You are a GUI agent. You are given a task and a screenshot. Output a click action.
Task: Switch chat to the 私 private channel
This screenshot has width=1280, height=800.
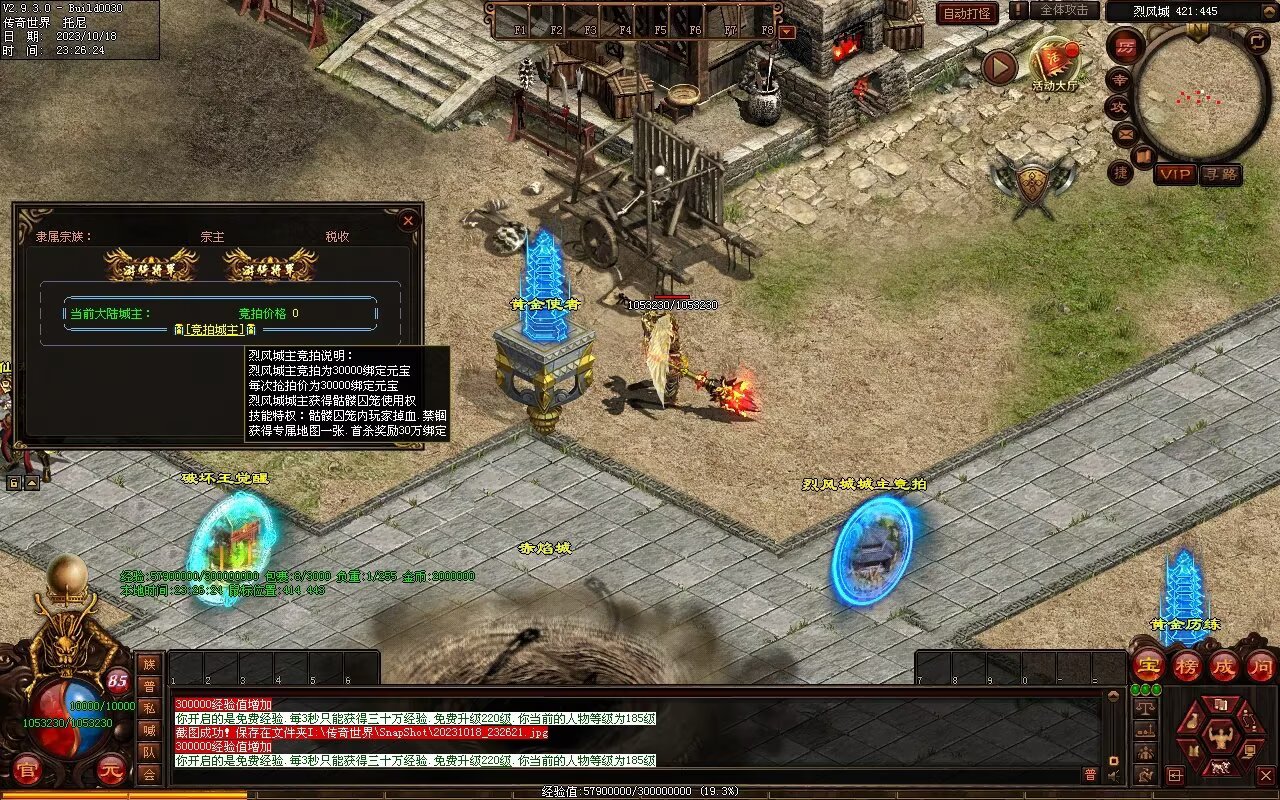[149, 708]
